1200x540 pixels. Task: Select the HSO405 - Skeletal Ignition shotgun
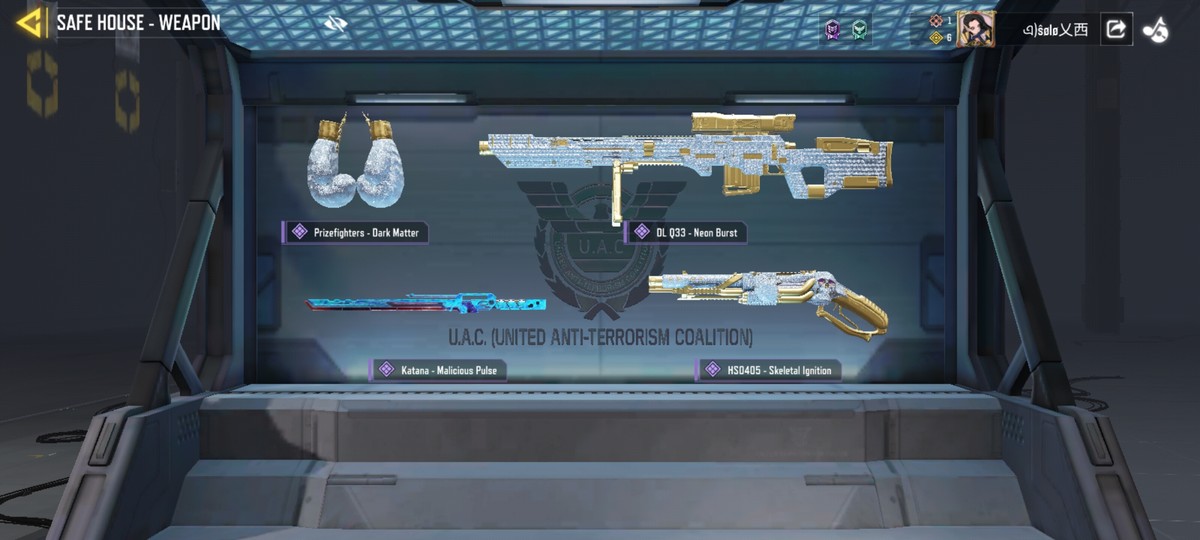click(768, 298)
